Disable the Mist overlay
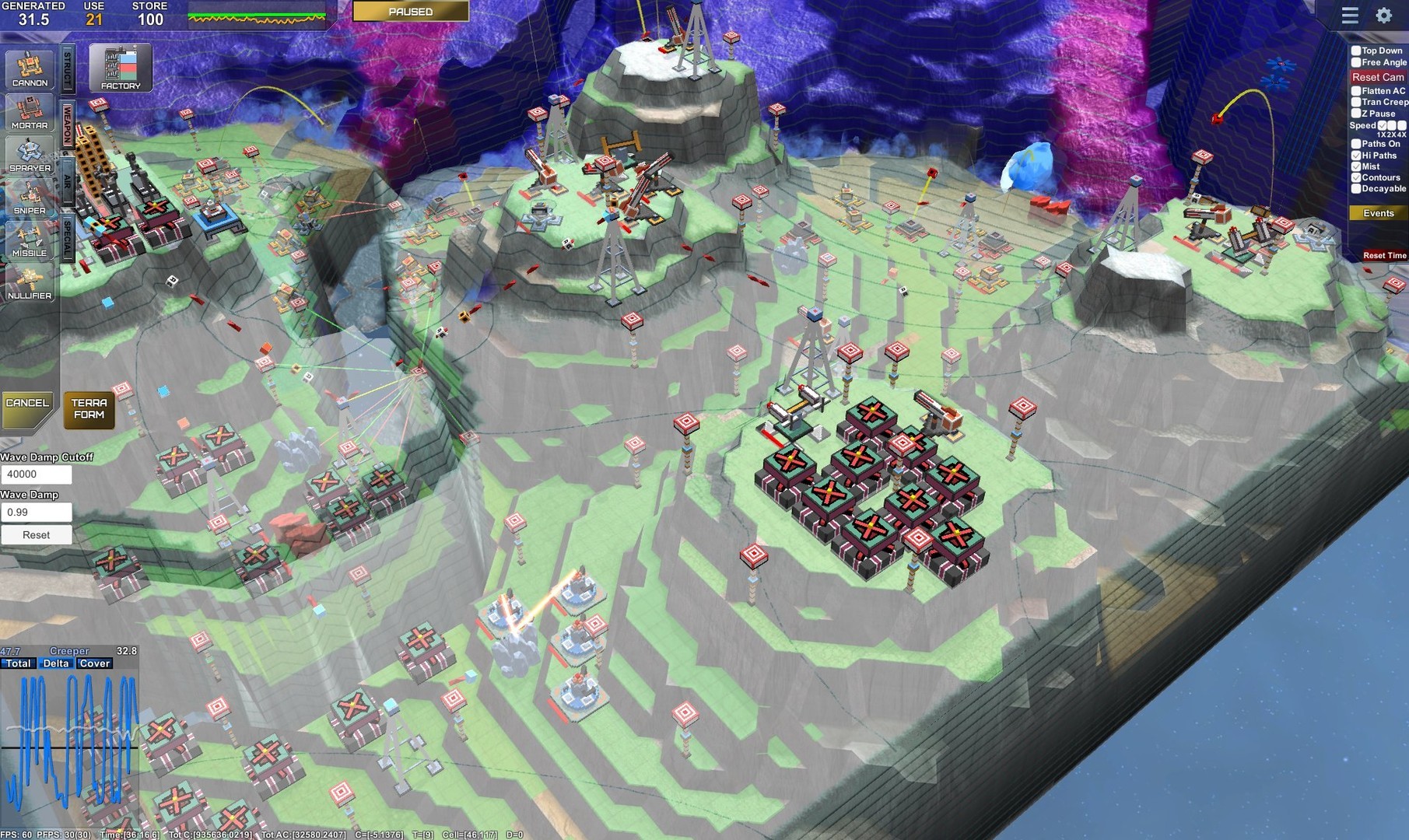 coord(1357,166)
